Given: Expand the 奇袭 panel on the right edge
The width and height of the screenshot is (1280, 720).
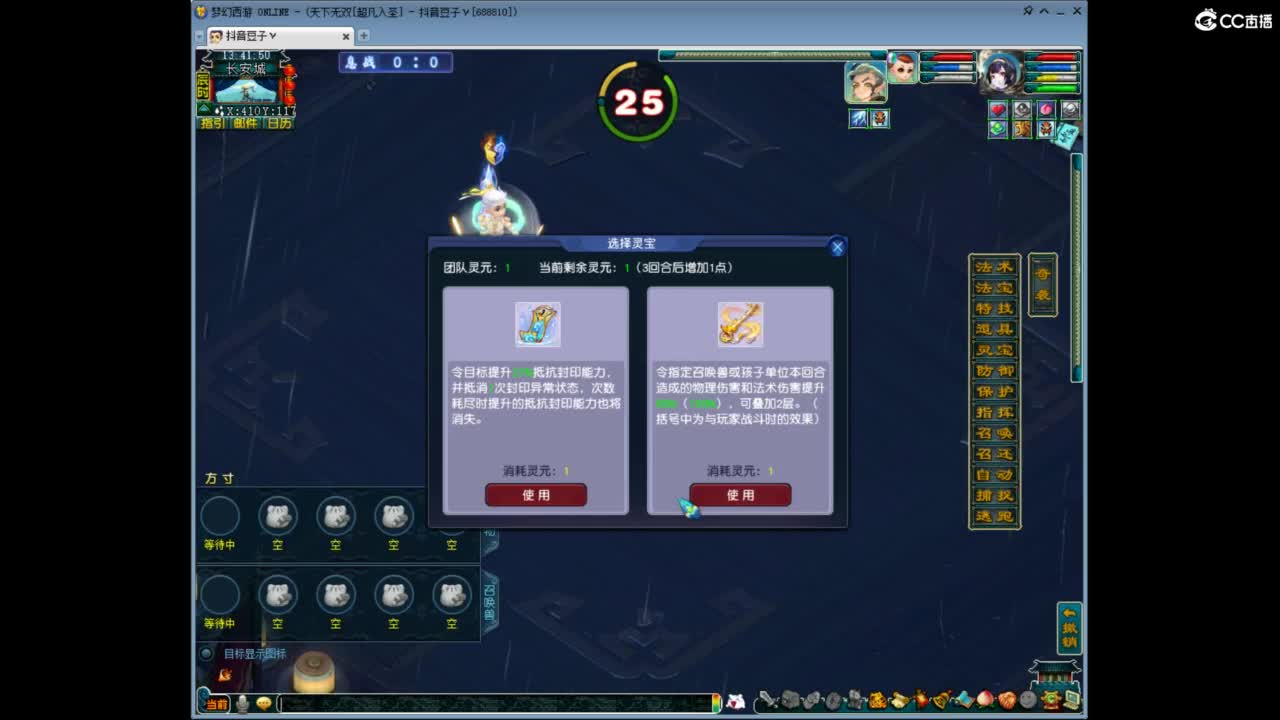Looking at the screenshot, I should pos(1042,283).
